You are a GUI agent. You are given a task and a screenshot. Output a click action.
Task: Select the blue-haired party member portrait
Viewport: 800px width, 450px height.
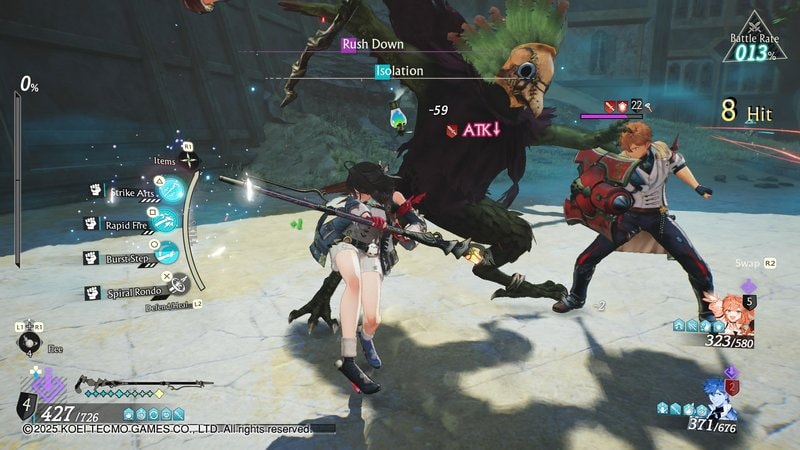point(719,398)
